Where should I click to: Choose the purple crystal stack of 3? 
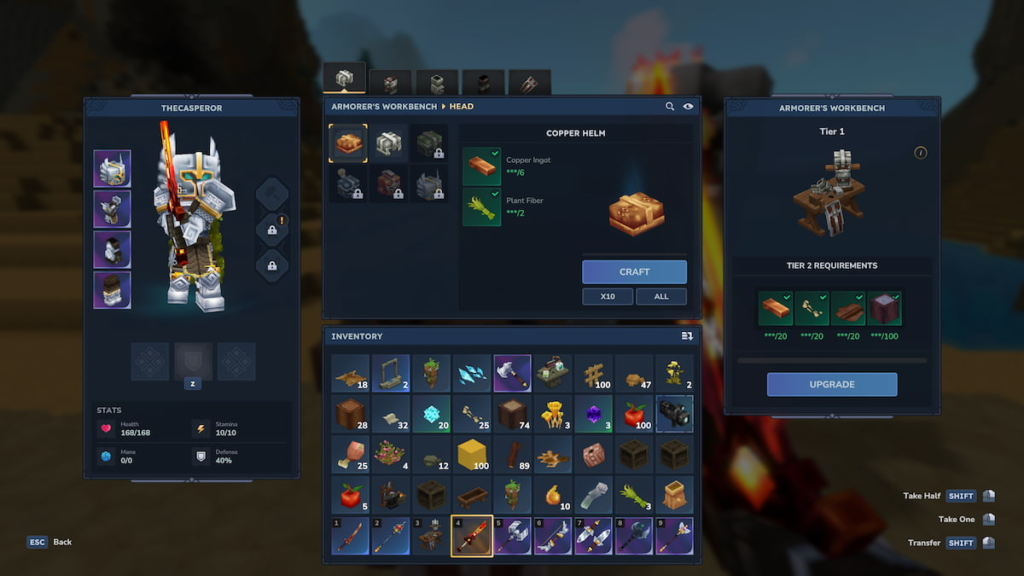tap(592, 414)
